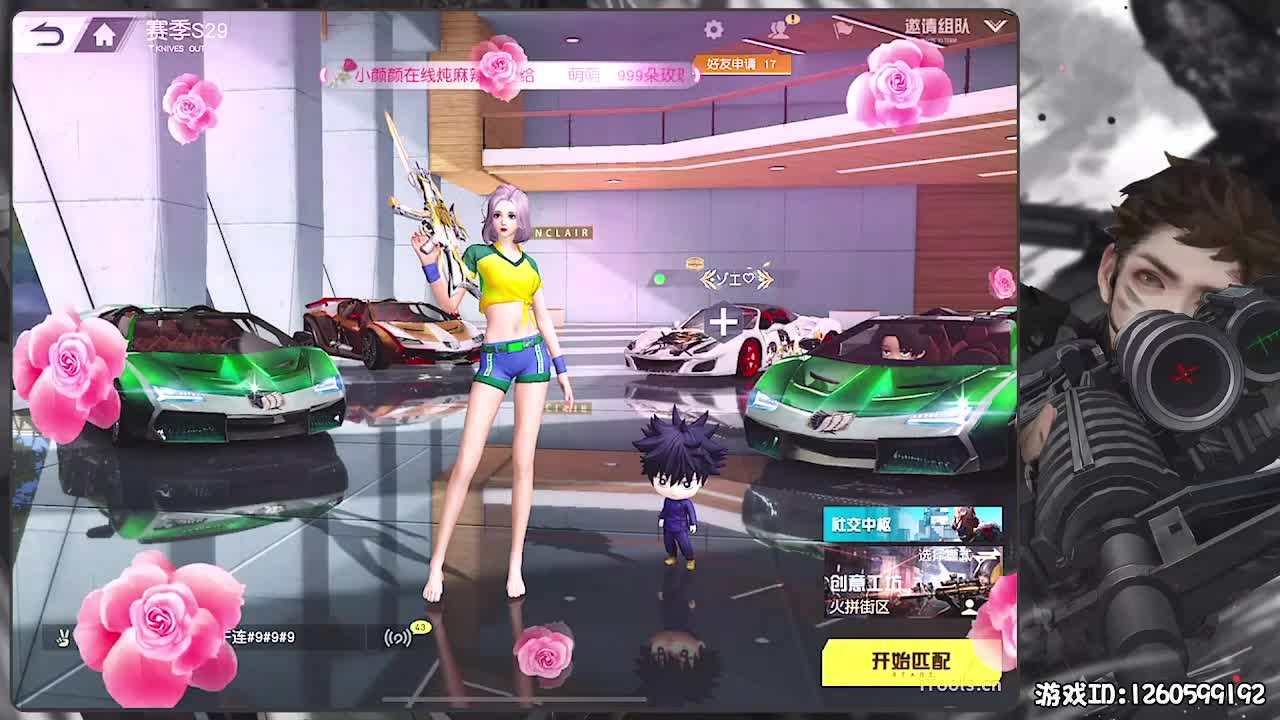Expand 邀请组队 invite team panel
Viewport: 1280px width, 720px height.
click(936, 27)
